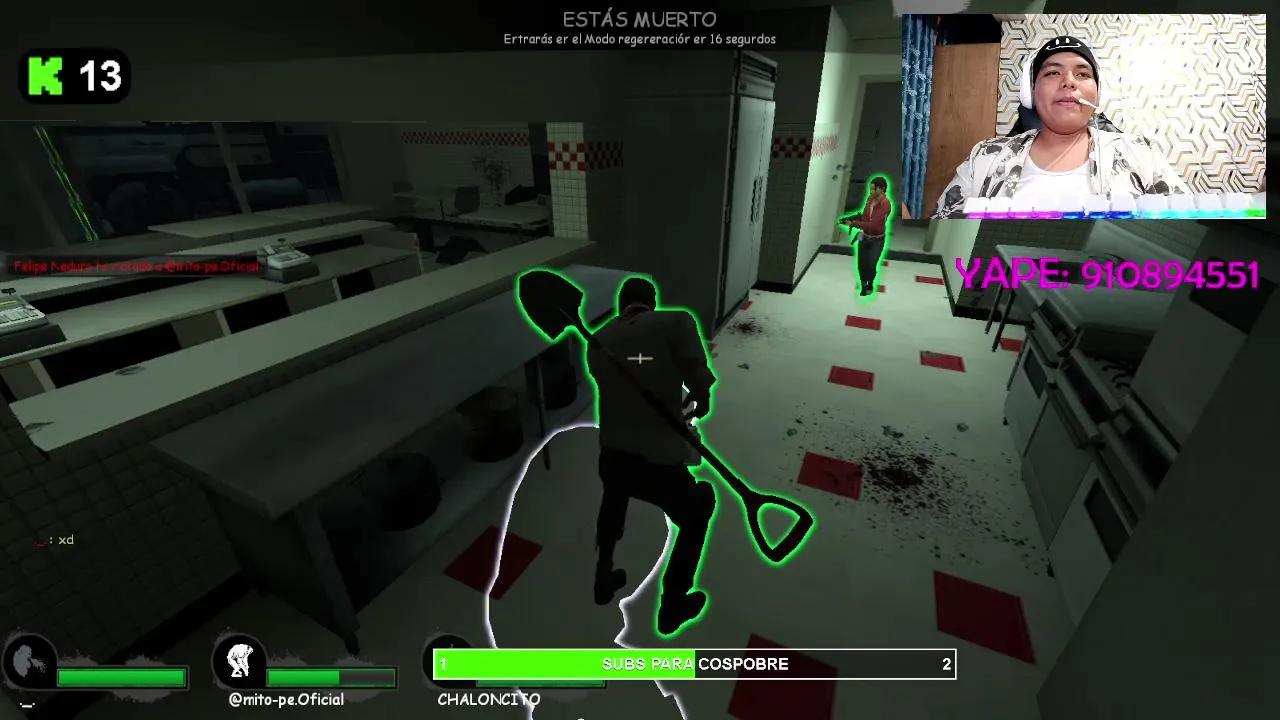Screen dimensions: 1280x720
Task: Click the regeneration countdown message
Action: tap(640, 40)
